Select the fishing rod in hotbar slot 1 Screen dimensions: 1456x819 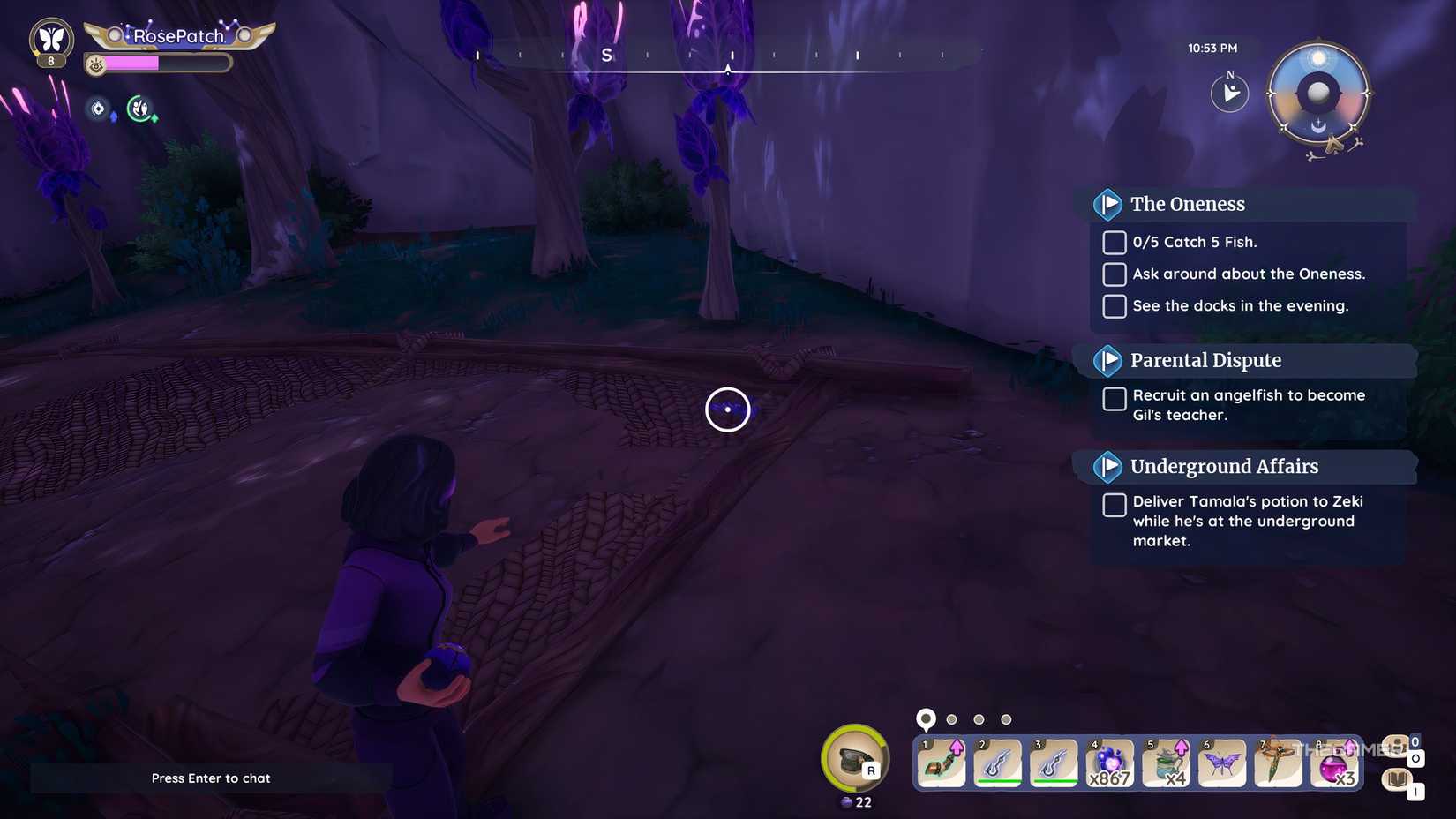942,762
